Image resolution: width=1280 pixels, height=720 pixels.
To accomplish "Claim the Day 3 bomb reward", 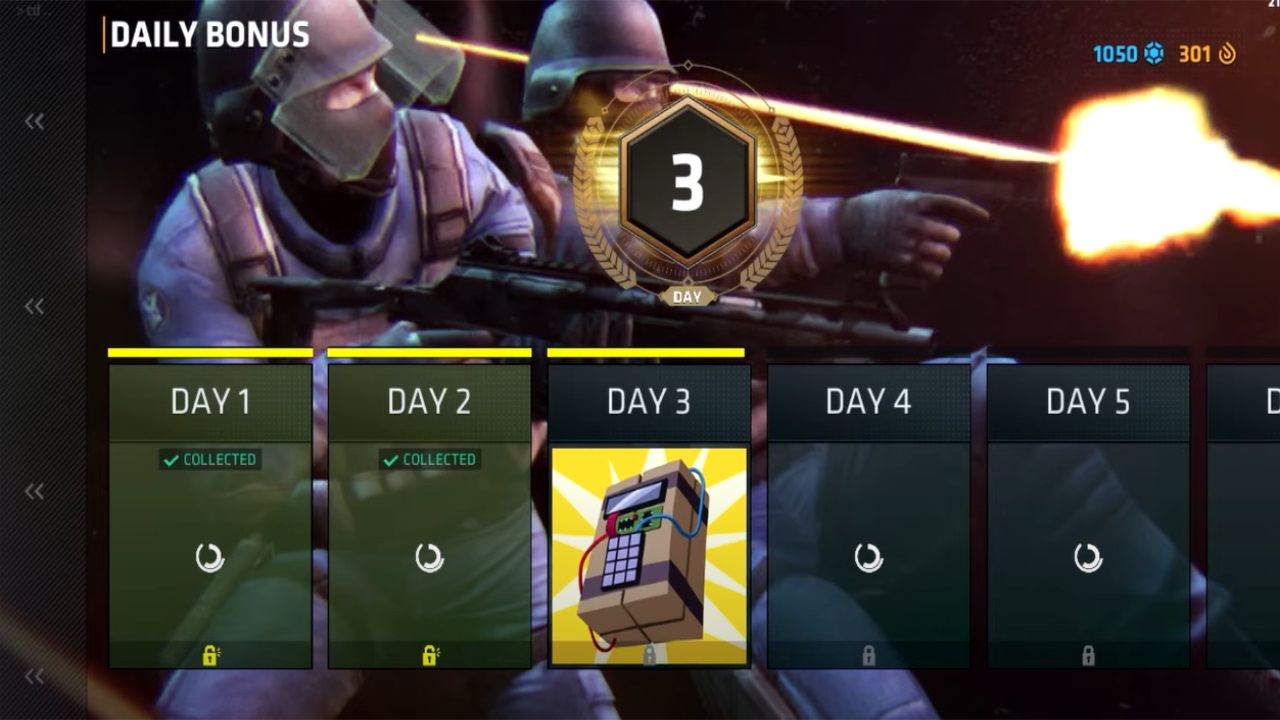I will [x=649, y=555].
